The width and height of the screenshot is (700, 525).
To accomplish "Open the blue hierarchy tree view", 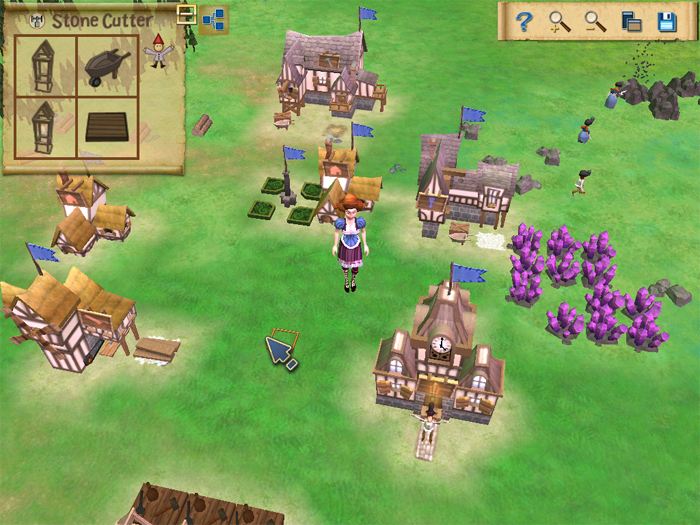I will click(x=213, y=19).
